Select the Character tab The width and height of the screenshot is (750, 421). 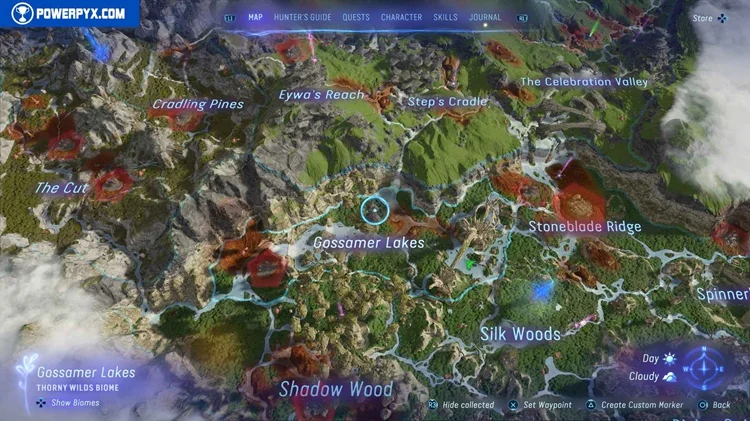[401, 17]
